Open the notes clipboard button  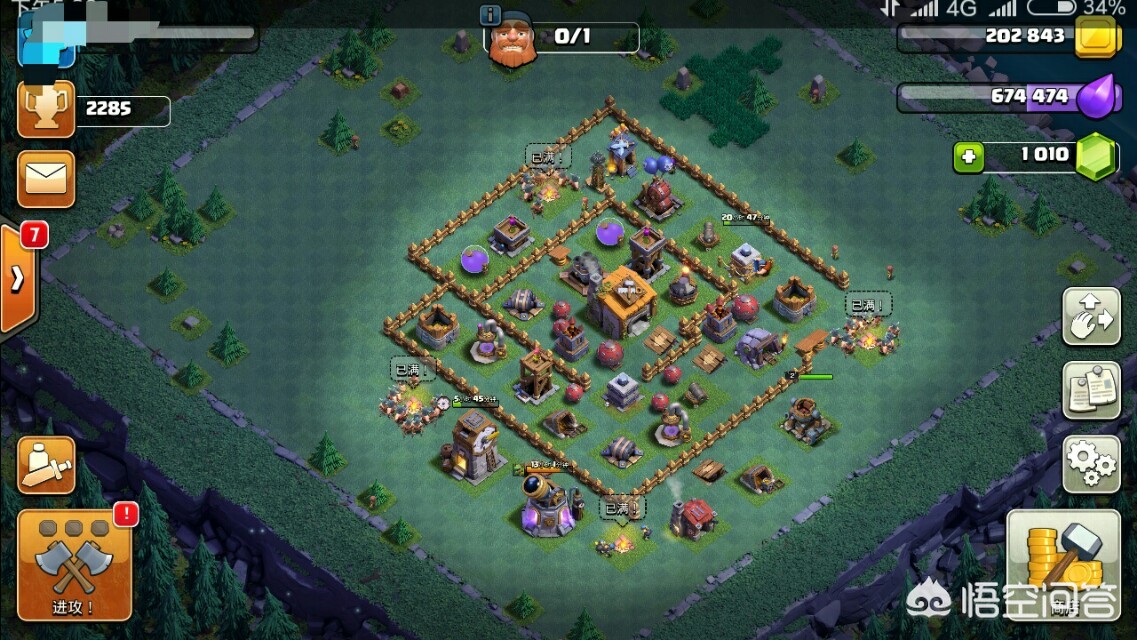(x=1090, y=390)
